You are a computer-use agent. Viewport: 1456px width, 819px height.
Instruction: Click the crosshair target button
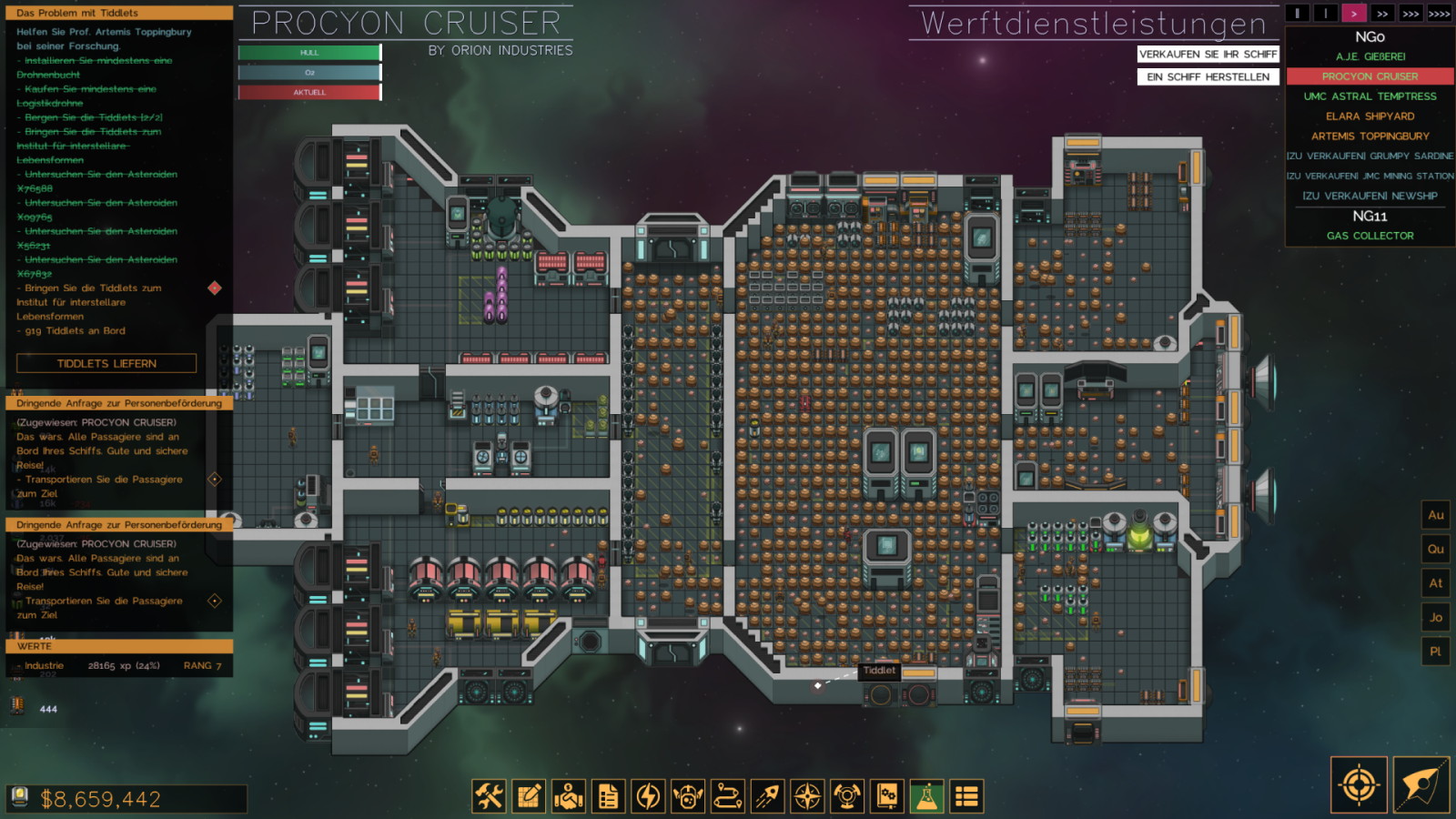[1359, 784]
